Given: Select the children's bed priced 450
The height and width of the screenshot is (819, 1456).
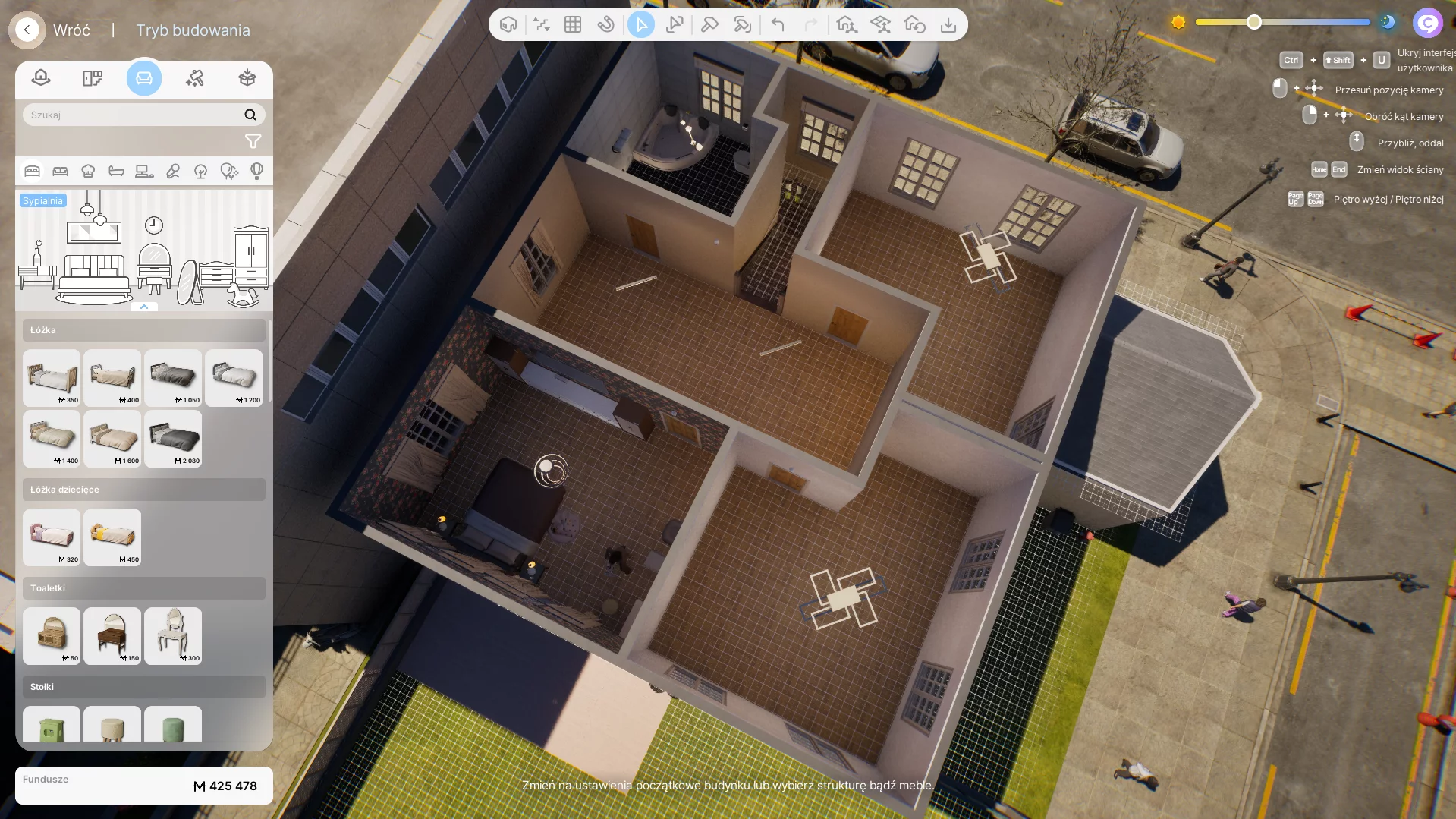Looking at the screenshot, I should coord(112,537).
